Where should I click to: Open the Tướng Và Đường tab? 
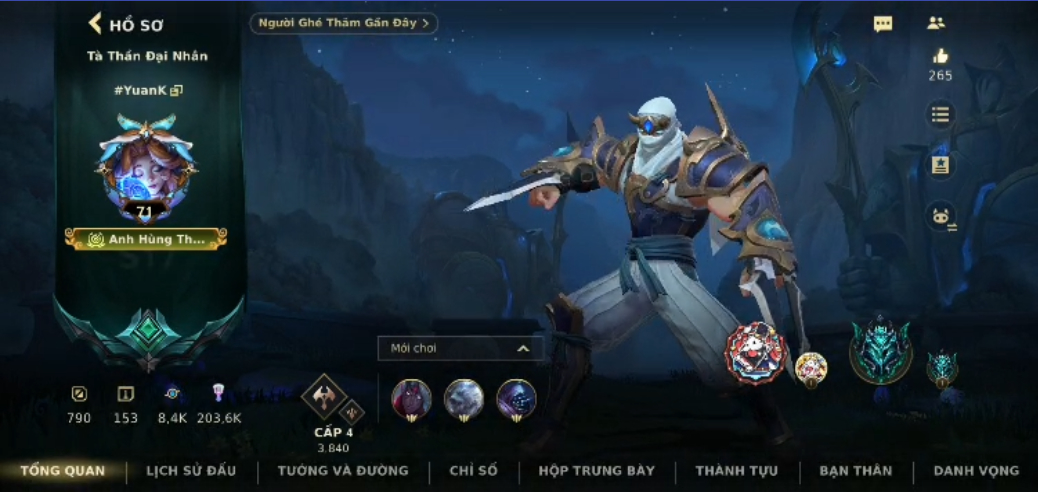(x=343, y=471)
